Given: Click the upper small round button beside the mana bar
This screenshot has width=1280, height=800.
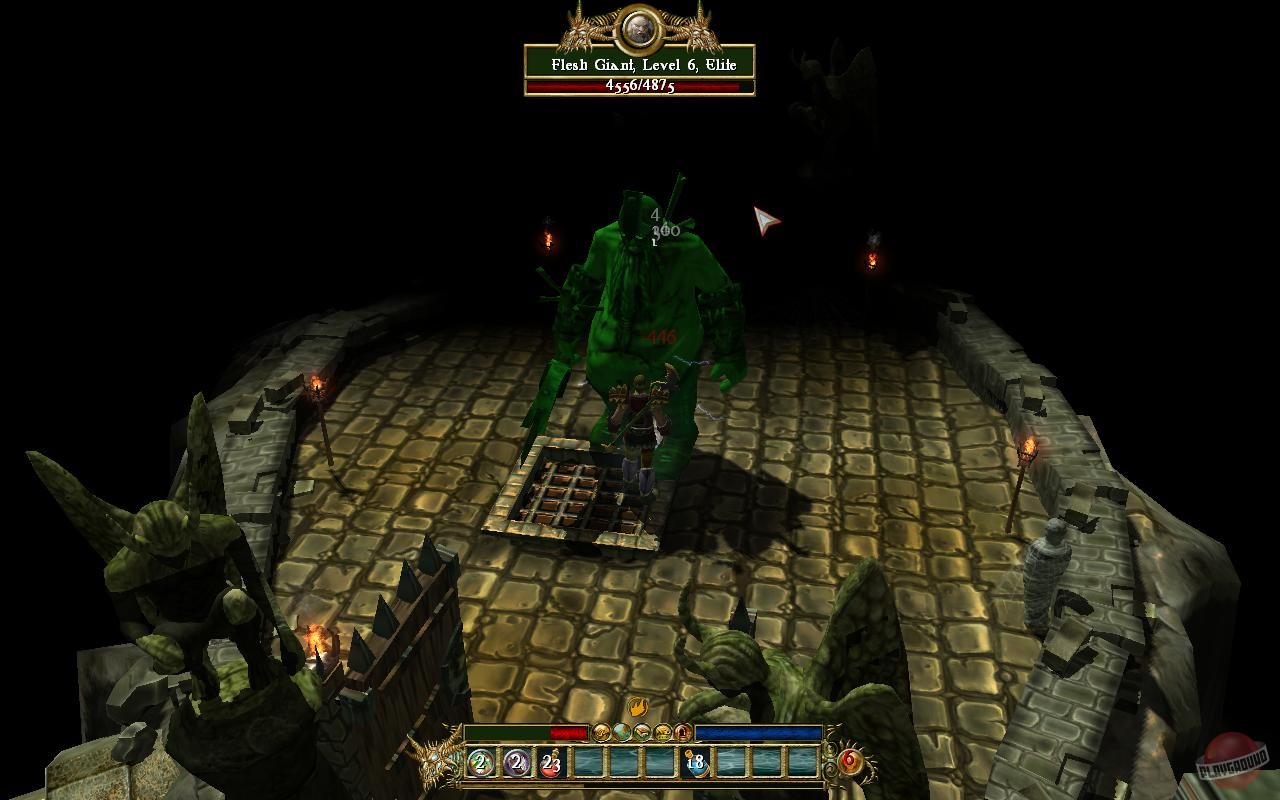Looking at the screenshot, I should [830, 749].
